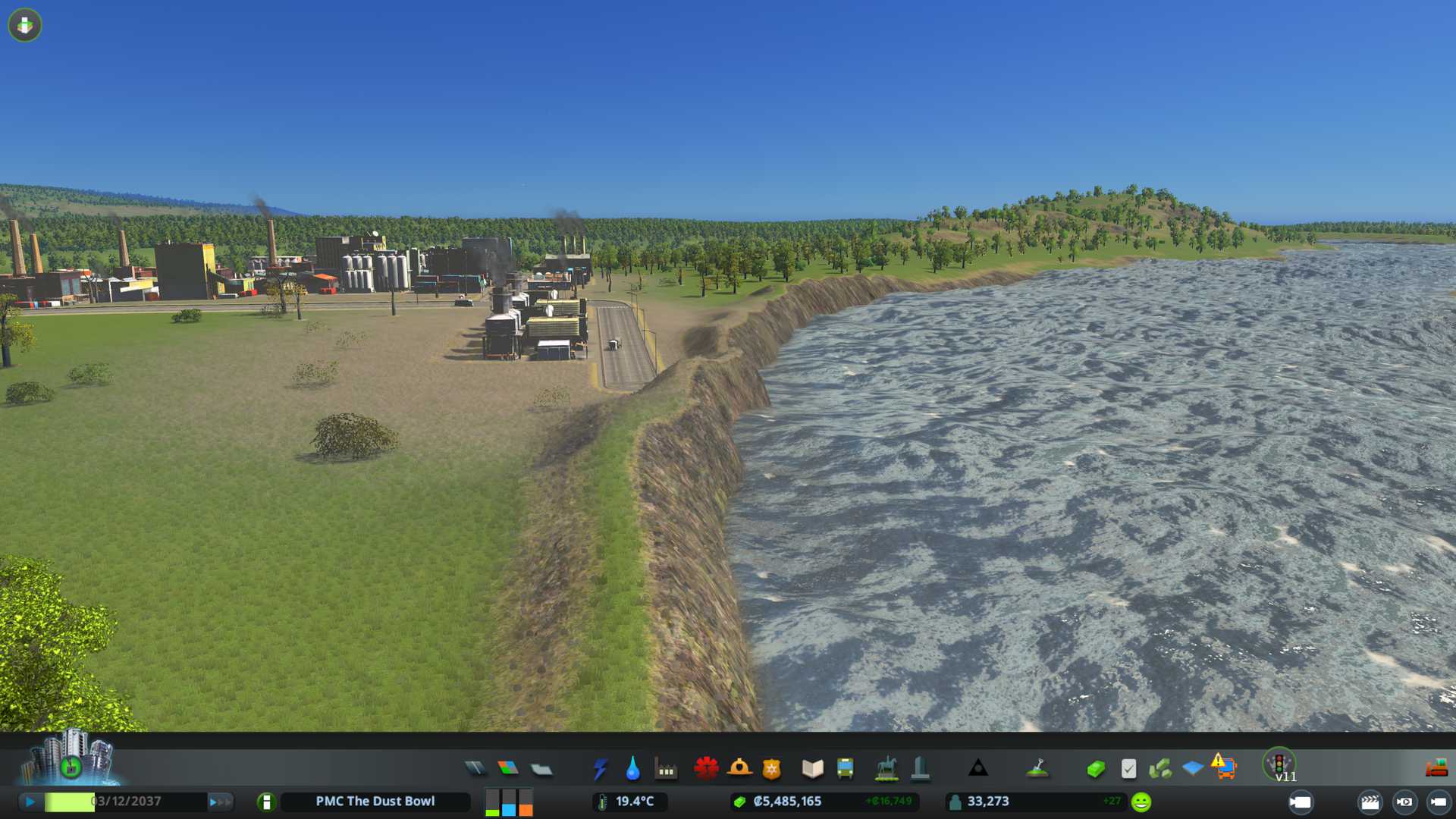Open the economy money panel
1456x819 pixels.
click(x=1095, y=769)
